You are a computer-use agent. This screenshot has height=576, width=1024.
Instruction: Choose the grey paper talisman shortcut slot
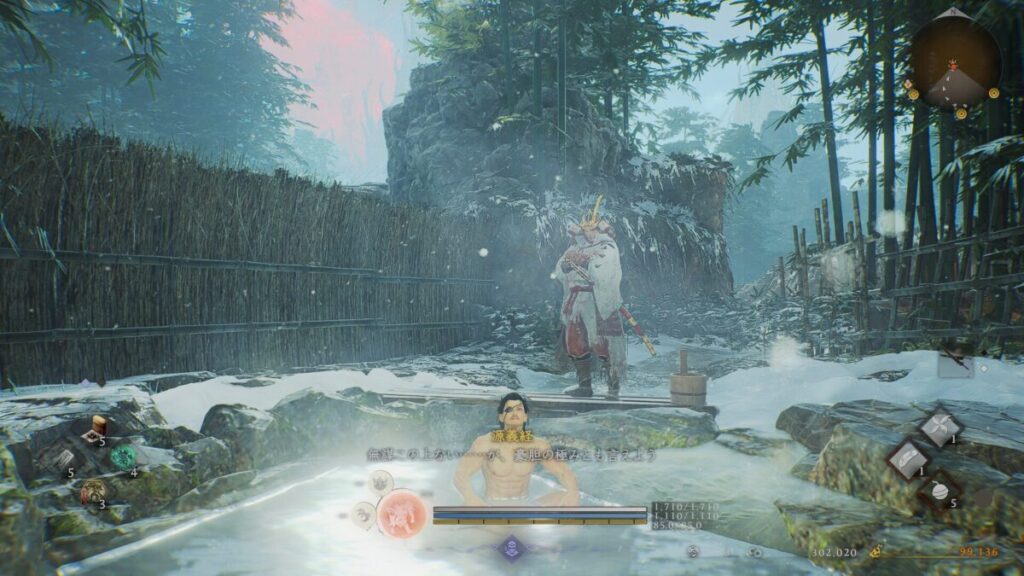point(63,458)
